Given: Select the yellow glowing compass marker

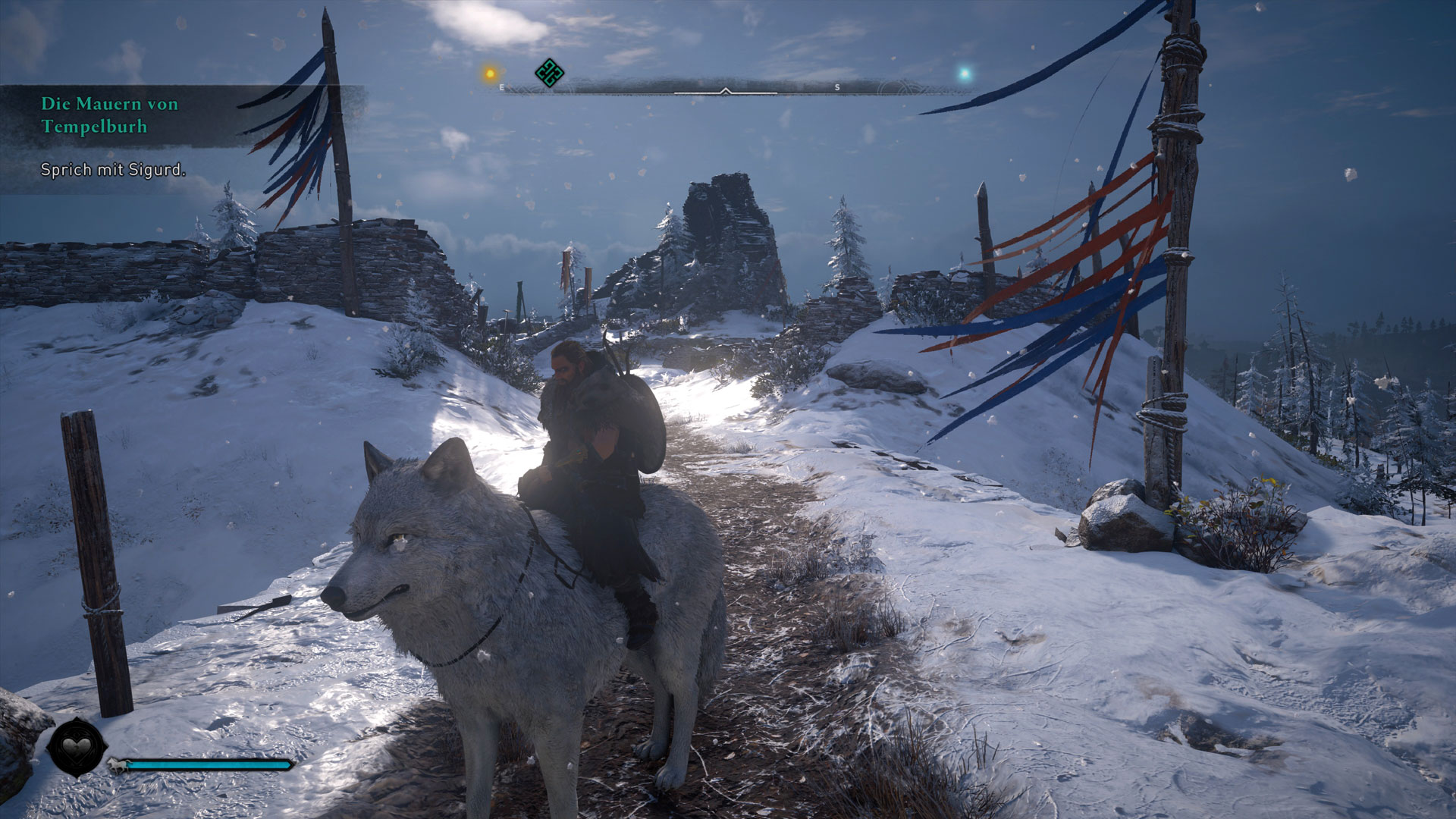Looking at the screenshot, I should [491, 74].
